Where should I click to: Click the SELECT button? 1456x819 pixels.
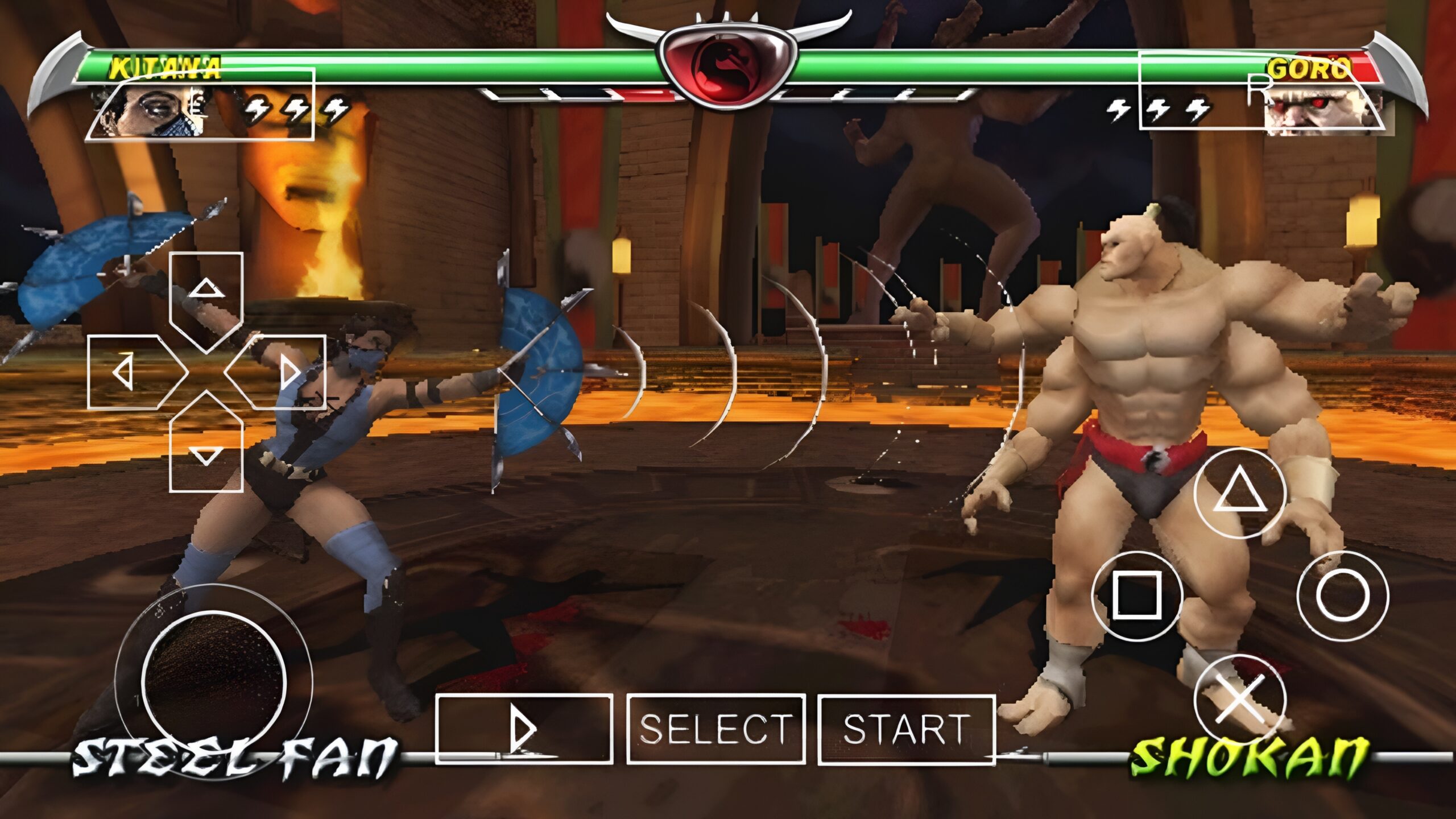coord(716,729)
